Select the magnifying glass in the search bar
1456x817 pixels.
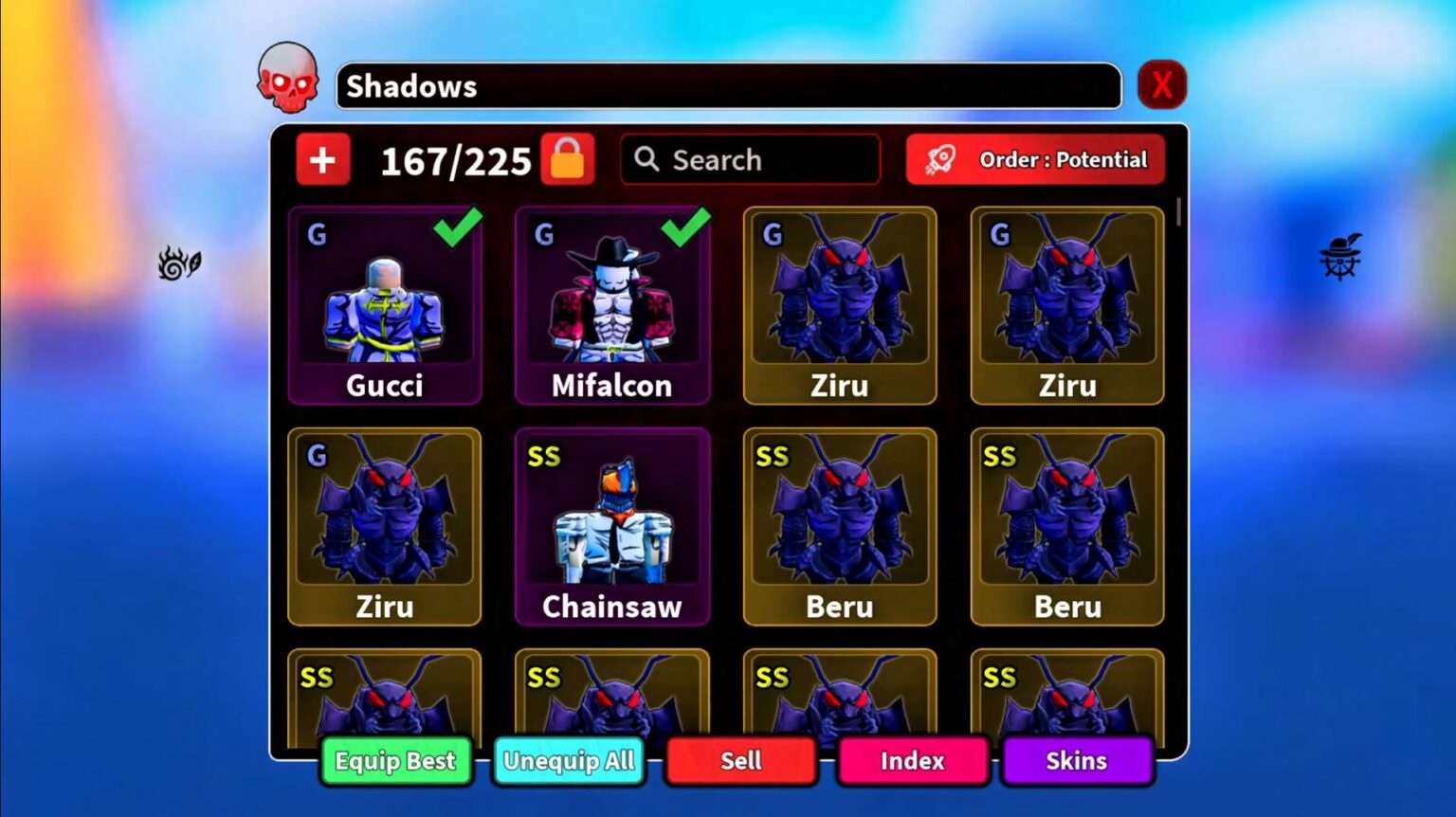pyautogui.click(x=647, y=159)
